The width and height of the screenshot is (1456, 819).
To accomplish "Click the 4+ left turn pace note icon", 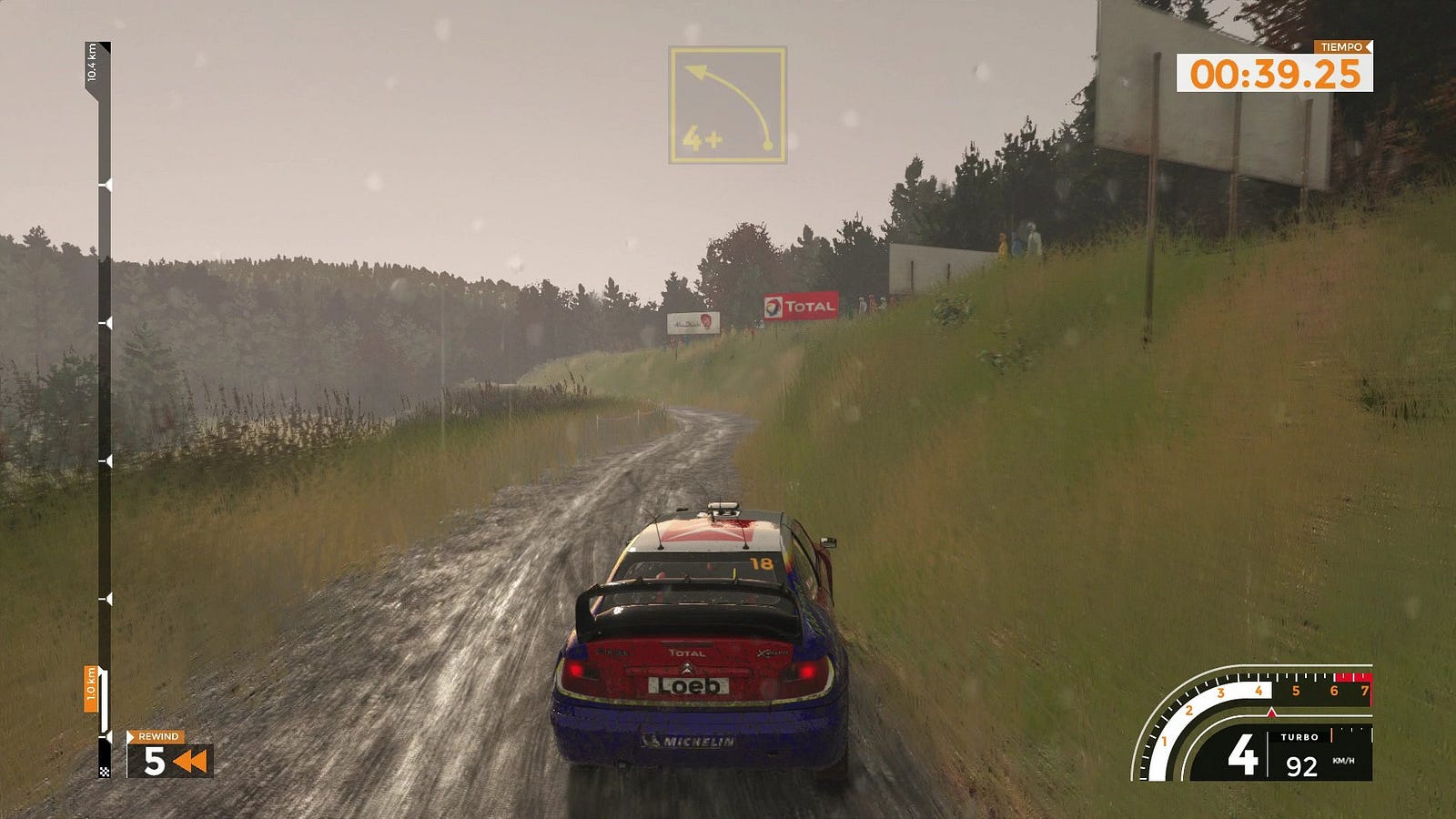I will [x=727, y=106].
